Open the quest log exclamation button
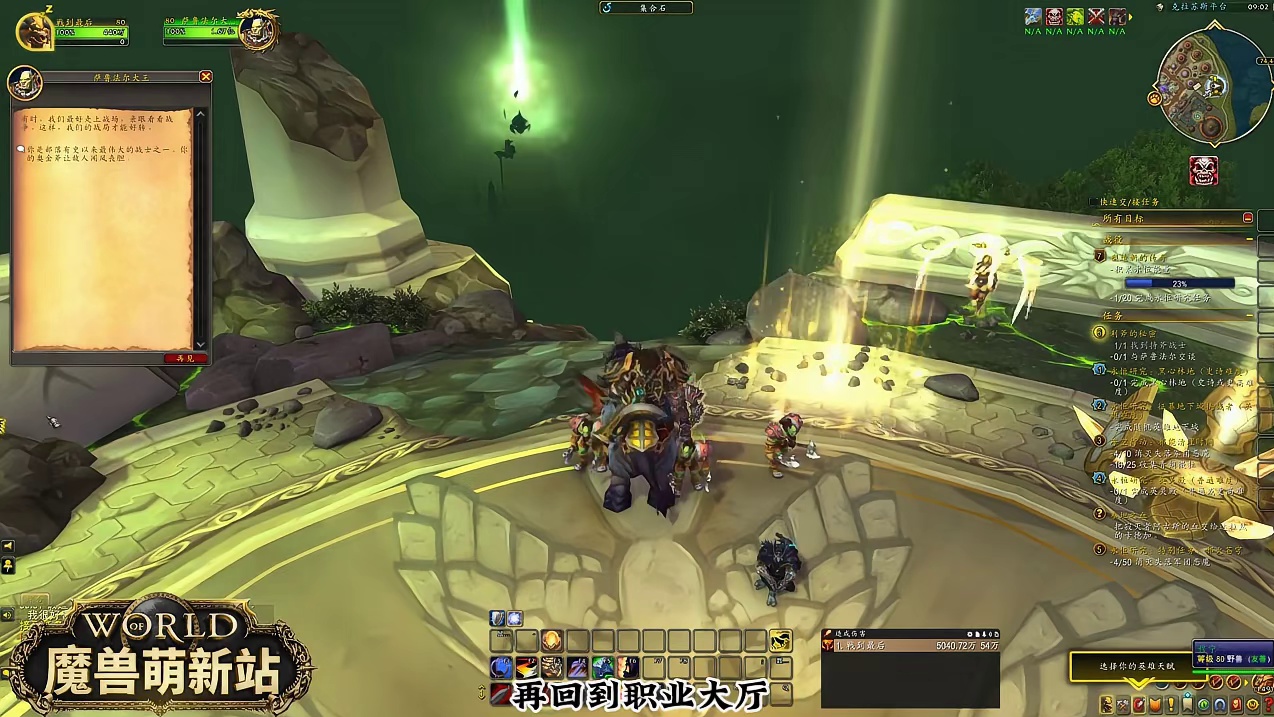This screenshot has height=717, width=1274. coord(1170,705)
